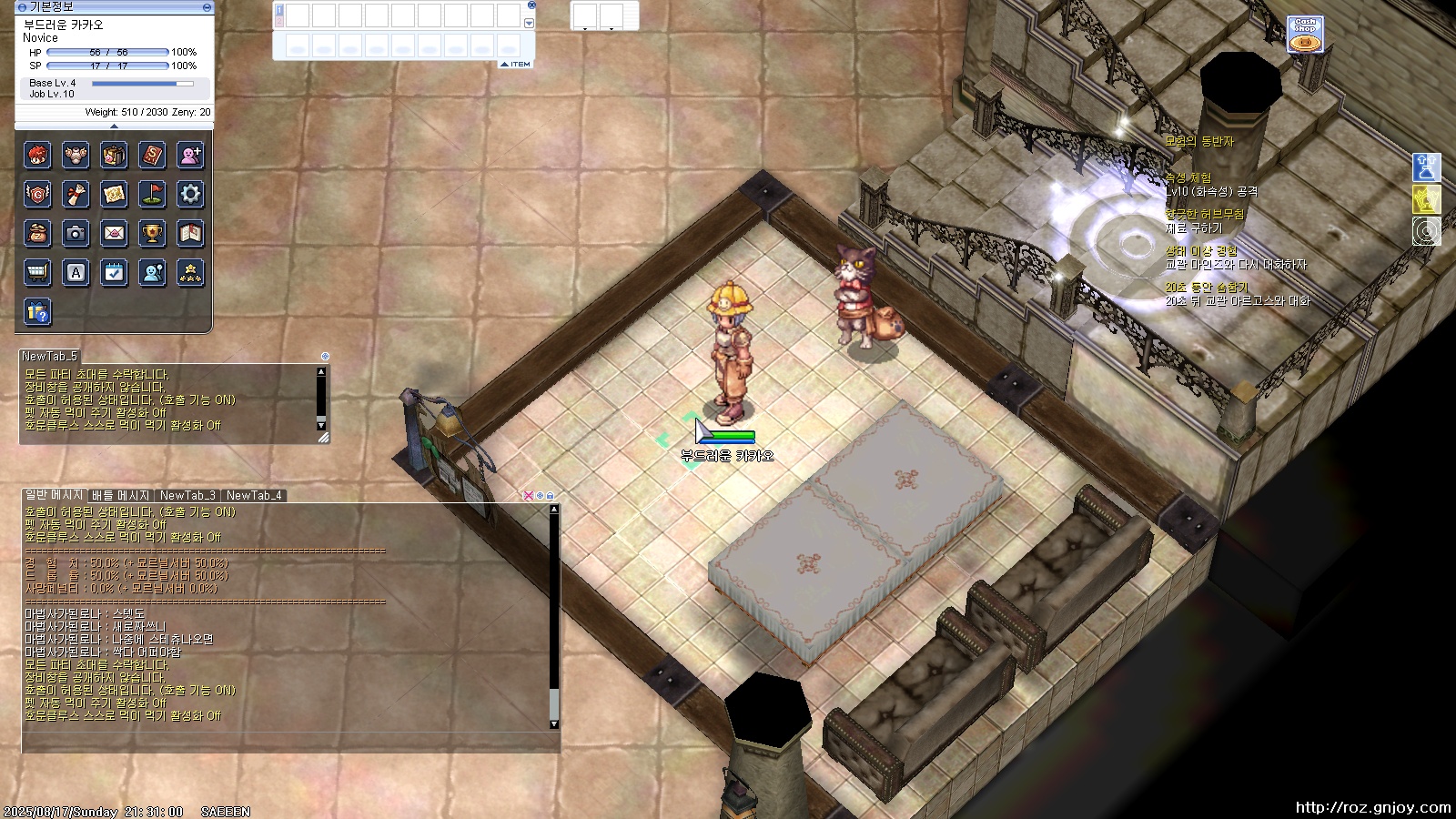Open the shopping cart icon
Screen dimensions: 1456x819
pos(37,272)
